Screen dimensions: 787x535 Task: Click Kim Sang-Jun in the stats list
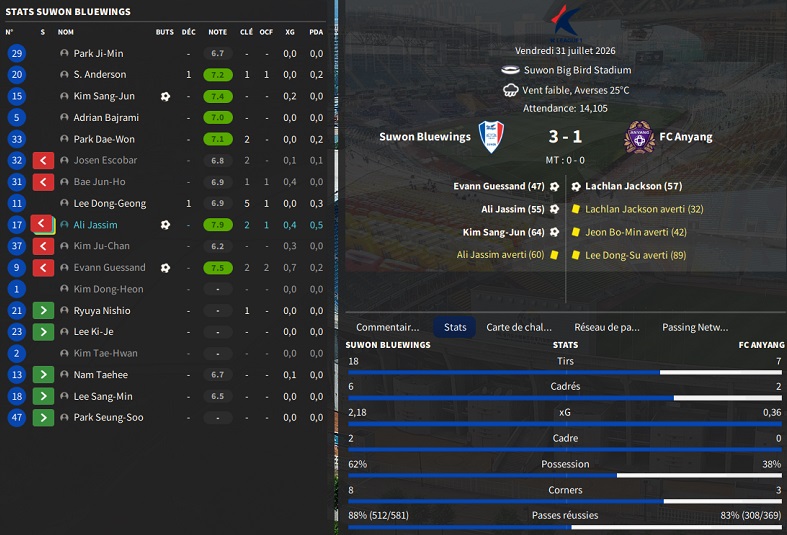[104, 96]
